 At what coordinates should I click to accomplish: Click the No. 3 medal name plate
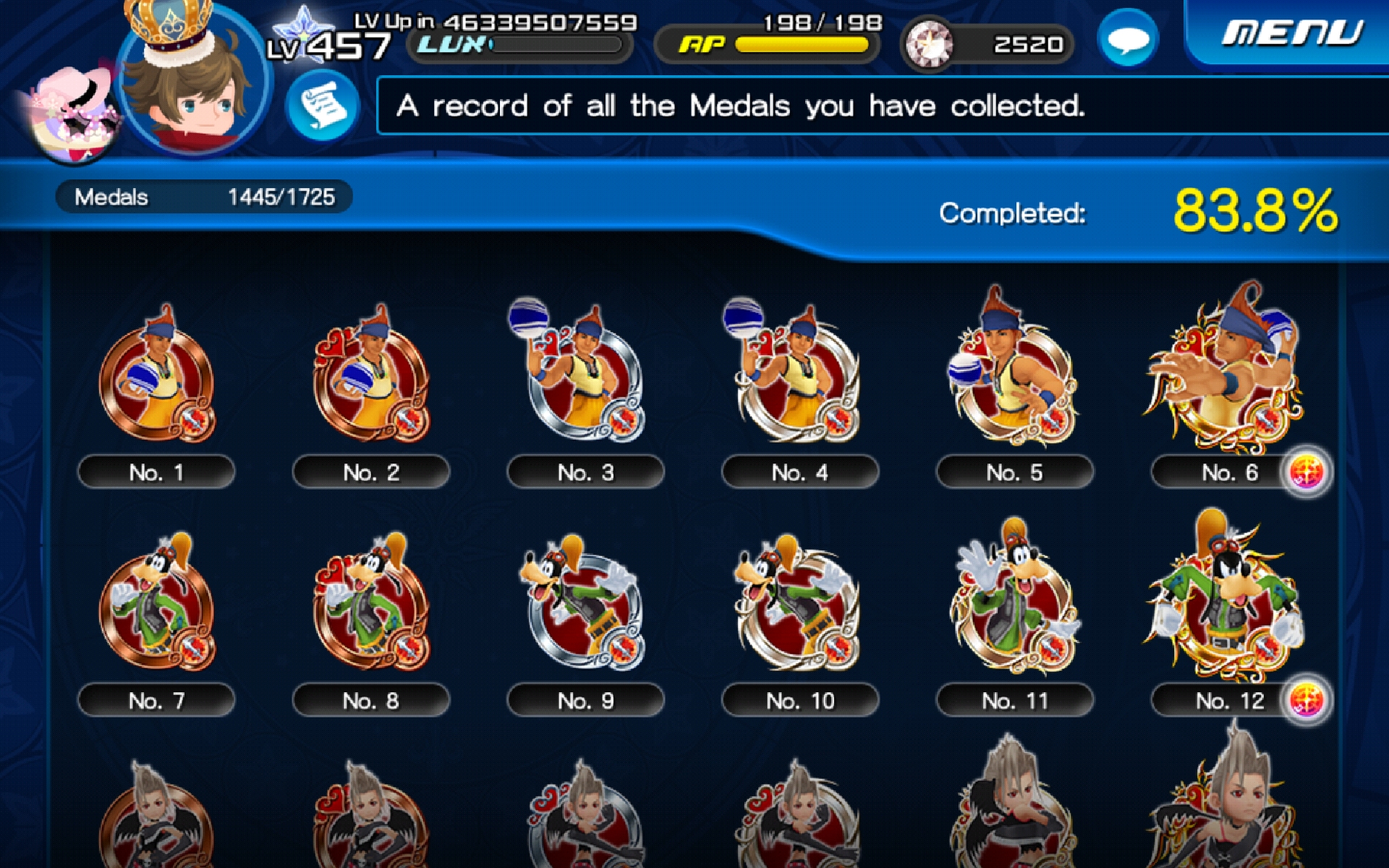586,472
